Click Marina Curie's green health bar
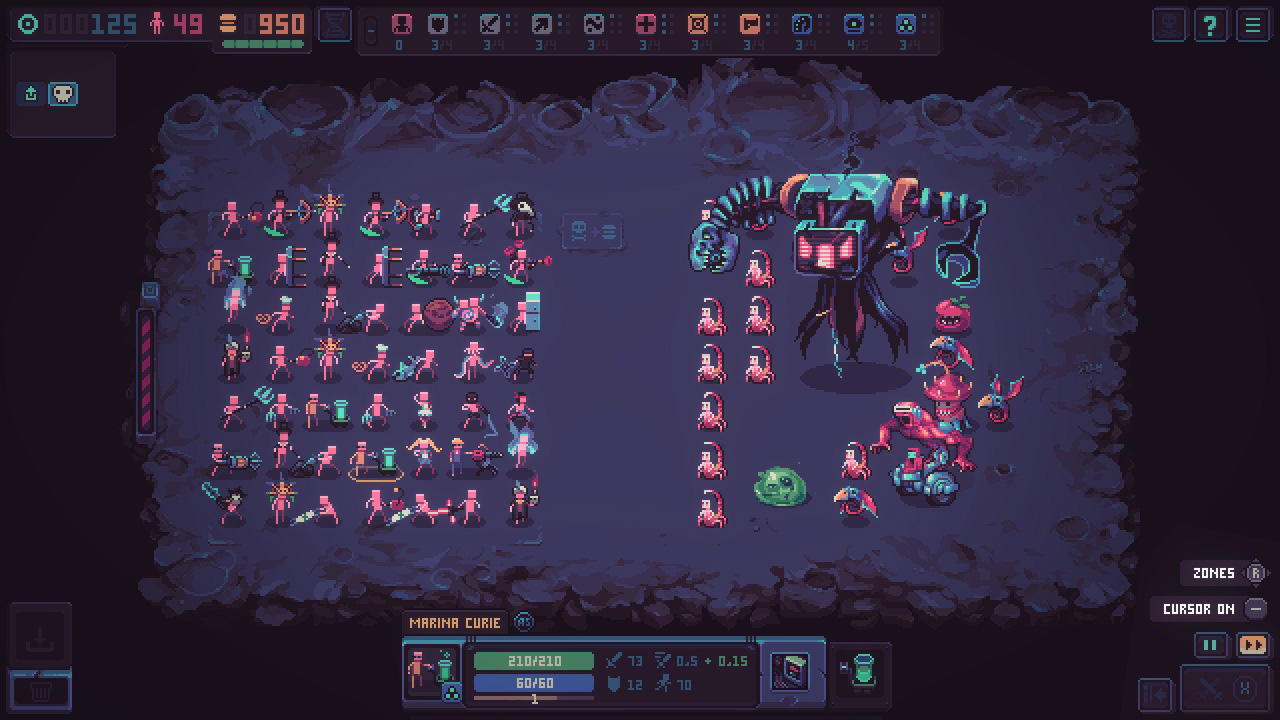Viewport: 1280px width, 720px height. (535, 661)
